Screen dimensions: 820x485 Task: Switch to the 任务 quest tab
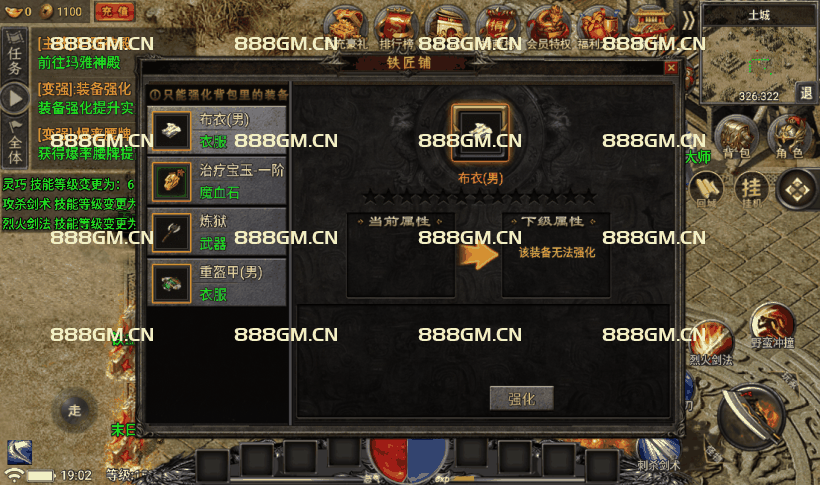(x=14, y=56)
